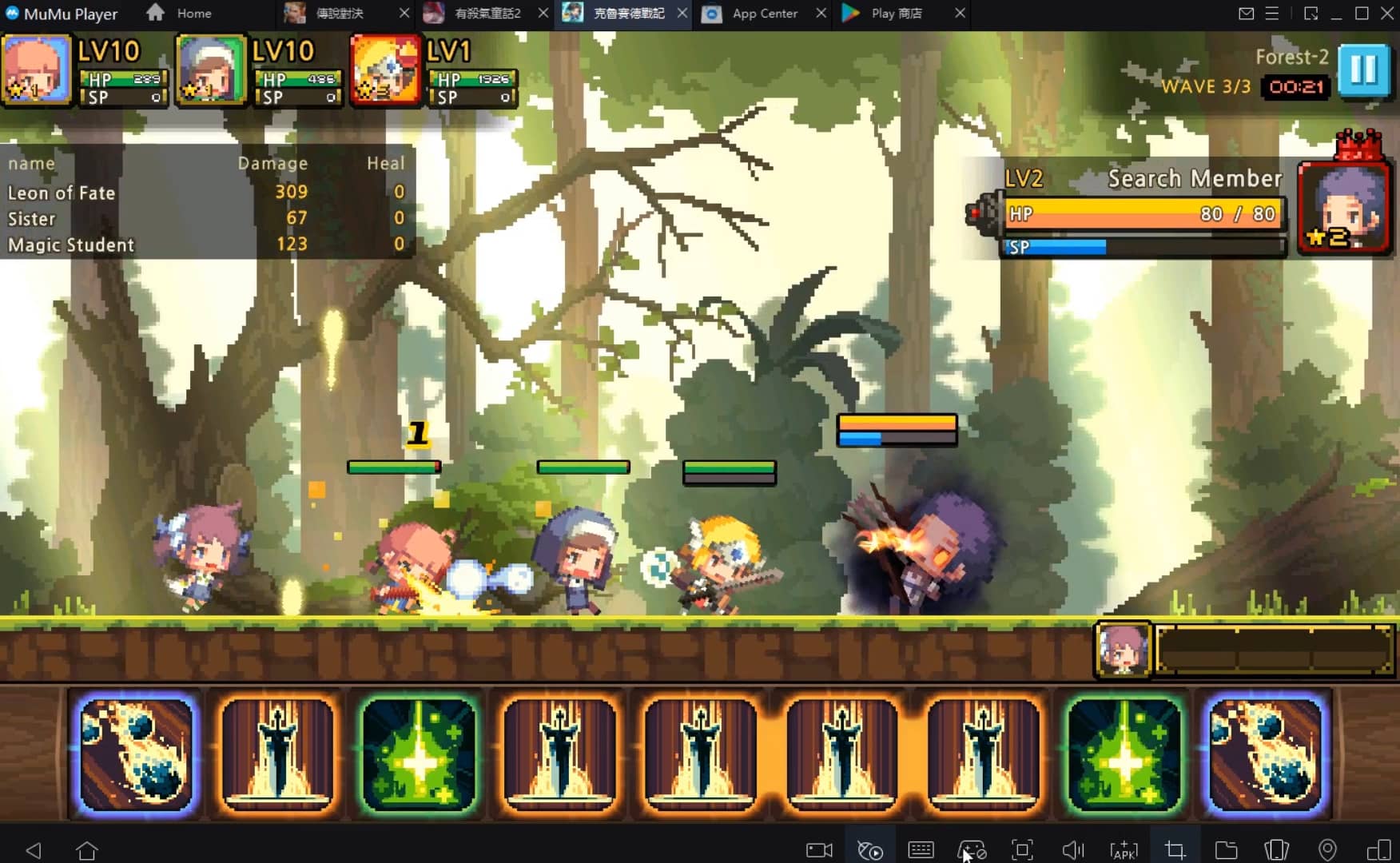Cast the meteor skill on the far left
Image resolution: width=1400 pixels, height=863 pixels.
click(134, 755)
